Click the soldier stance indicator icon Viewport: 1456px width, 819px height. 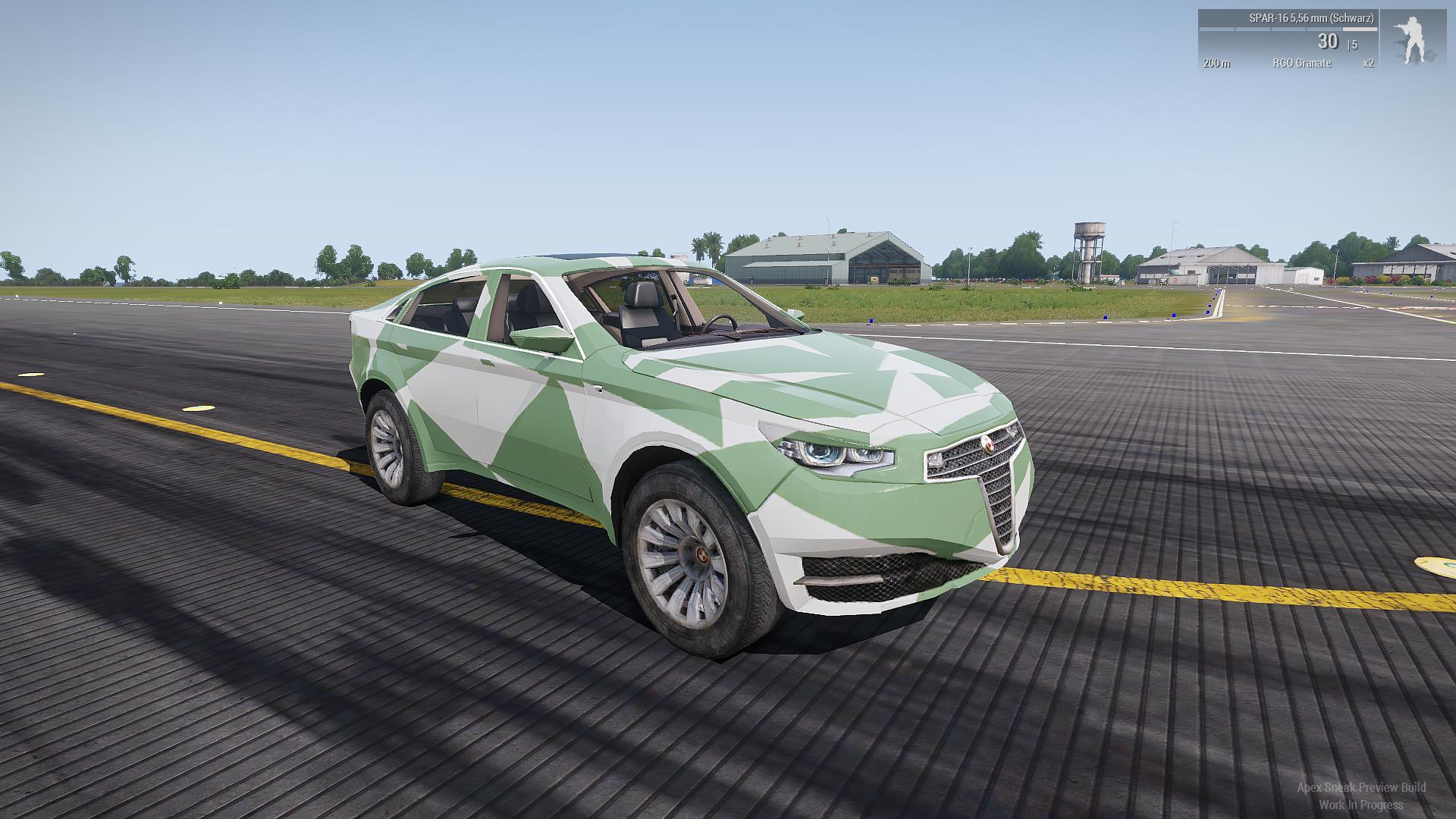(x=1412, y=41)
